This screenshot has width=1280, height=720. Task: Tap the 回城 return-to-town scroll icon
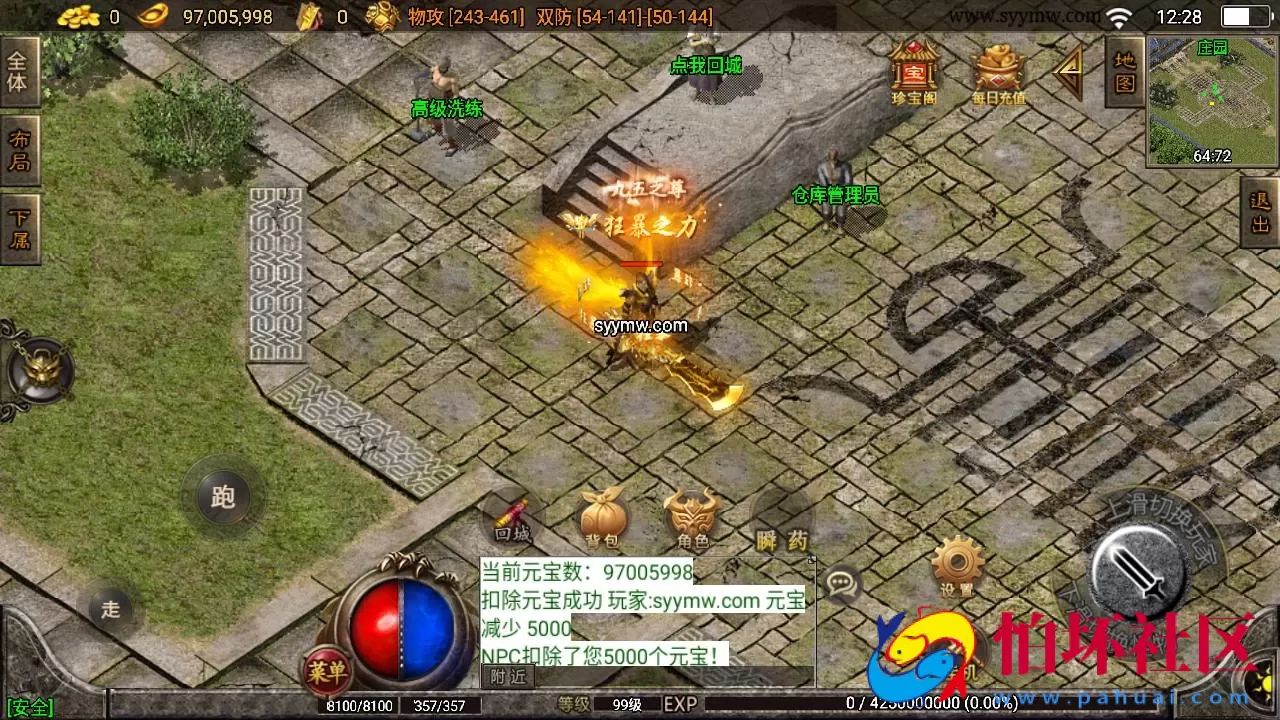pos(512,518)
